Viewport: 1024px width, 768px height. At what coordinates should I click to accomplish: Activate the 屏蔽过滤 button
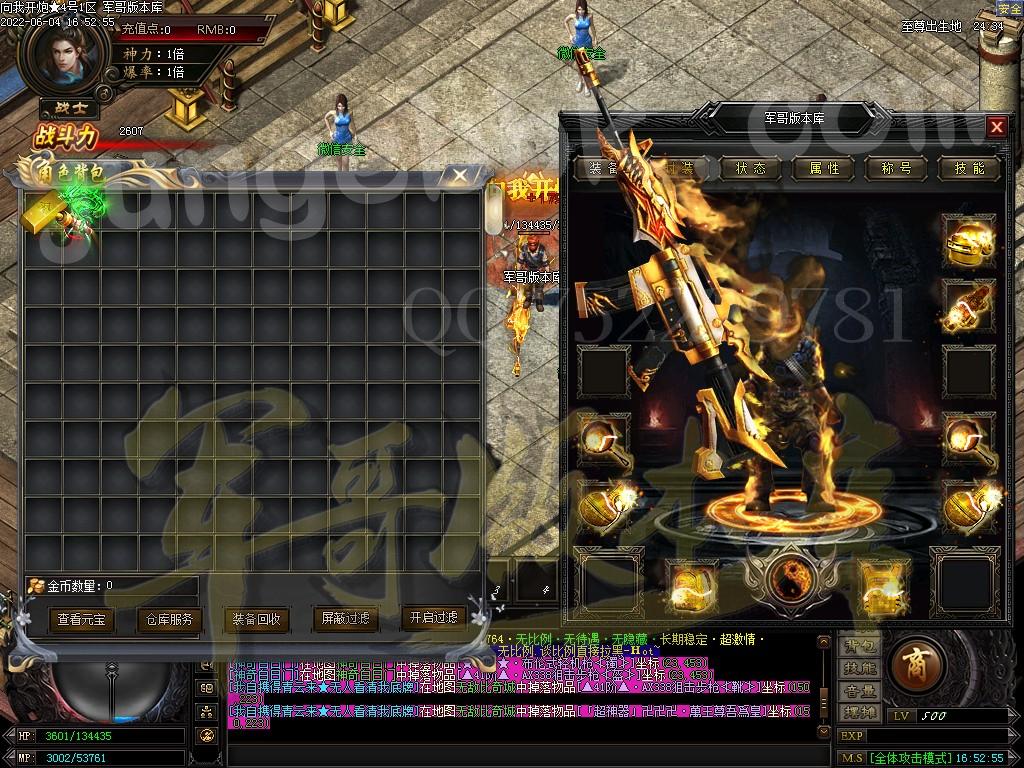coord(345,619)
